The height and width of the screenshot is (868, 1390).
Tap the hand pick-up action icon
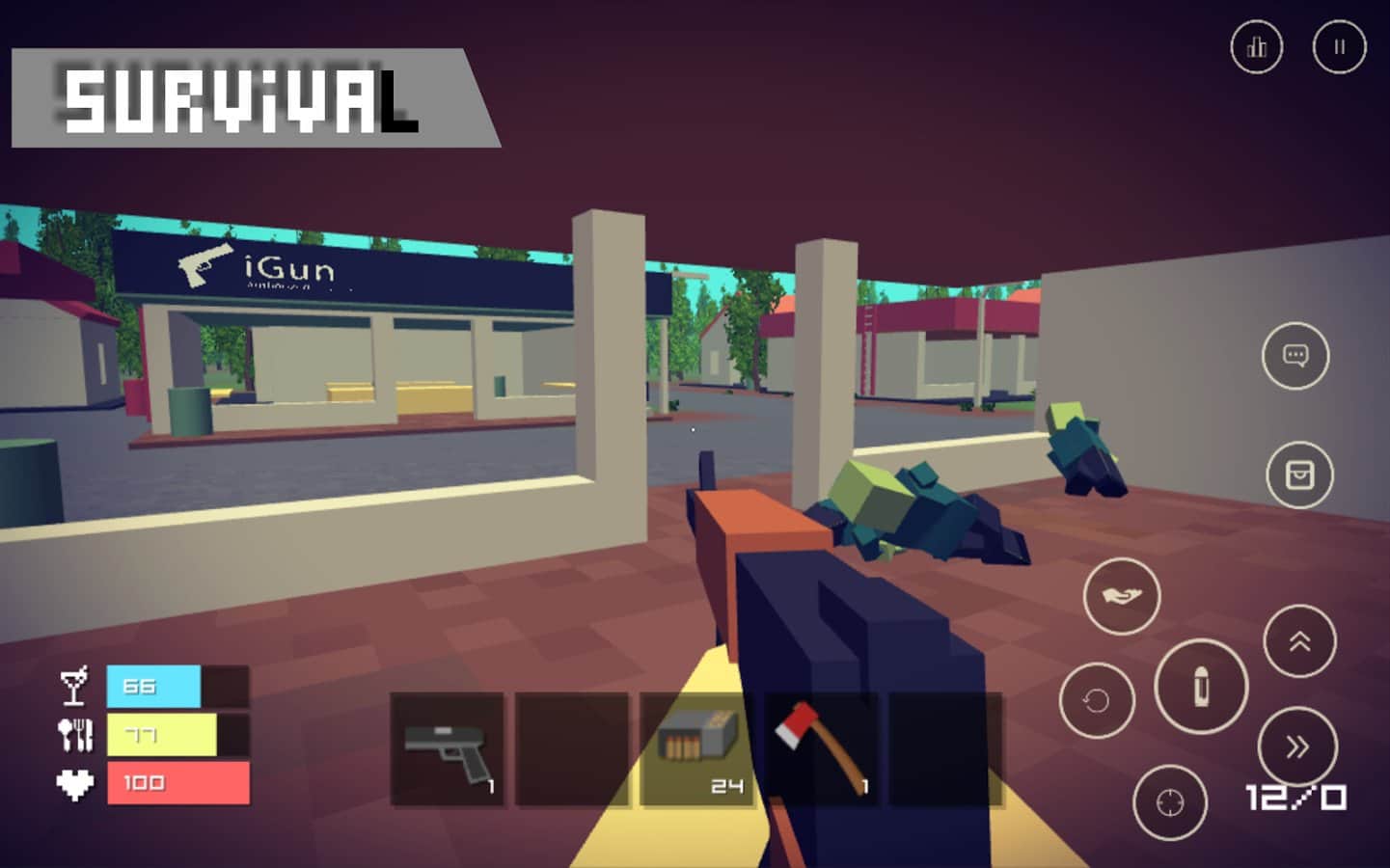coord(1121,596)
